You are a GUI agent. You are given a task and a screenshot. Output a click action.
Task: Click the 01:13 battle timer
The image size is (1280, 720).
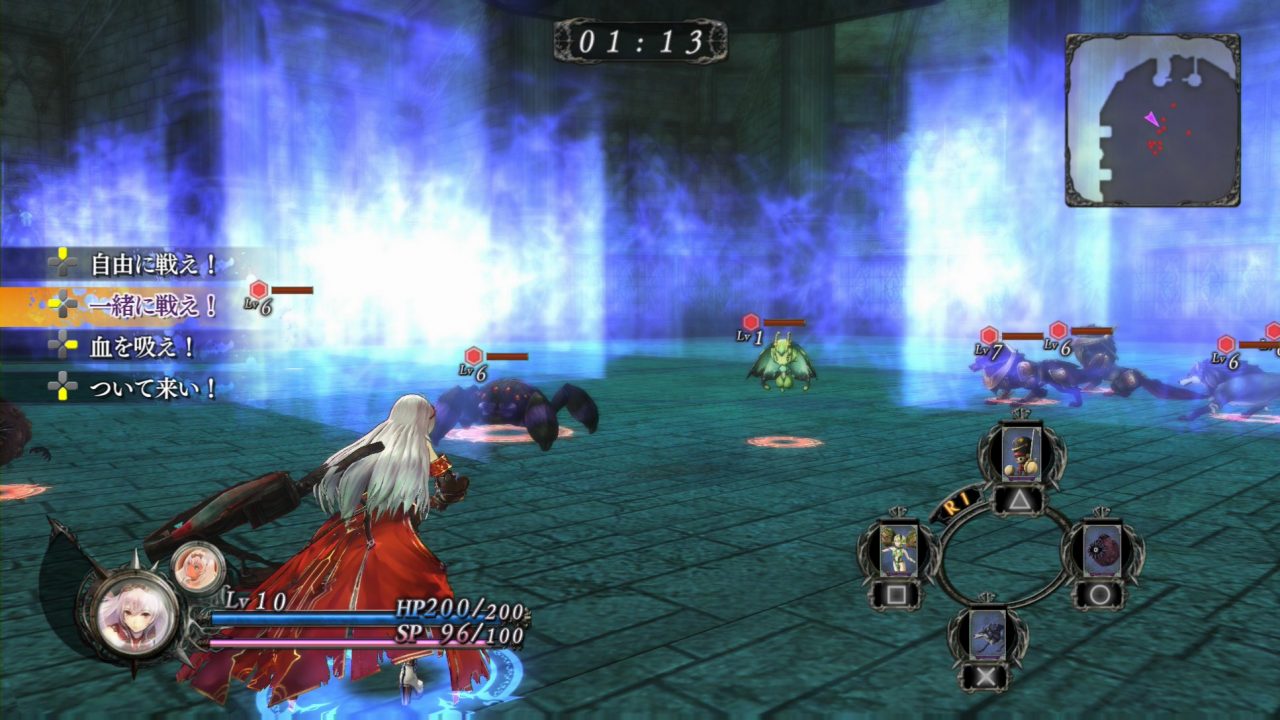[640, 41]
